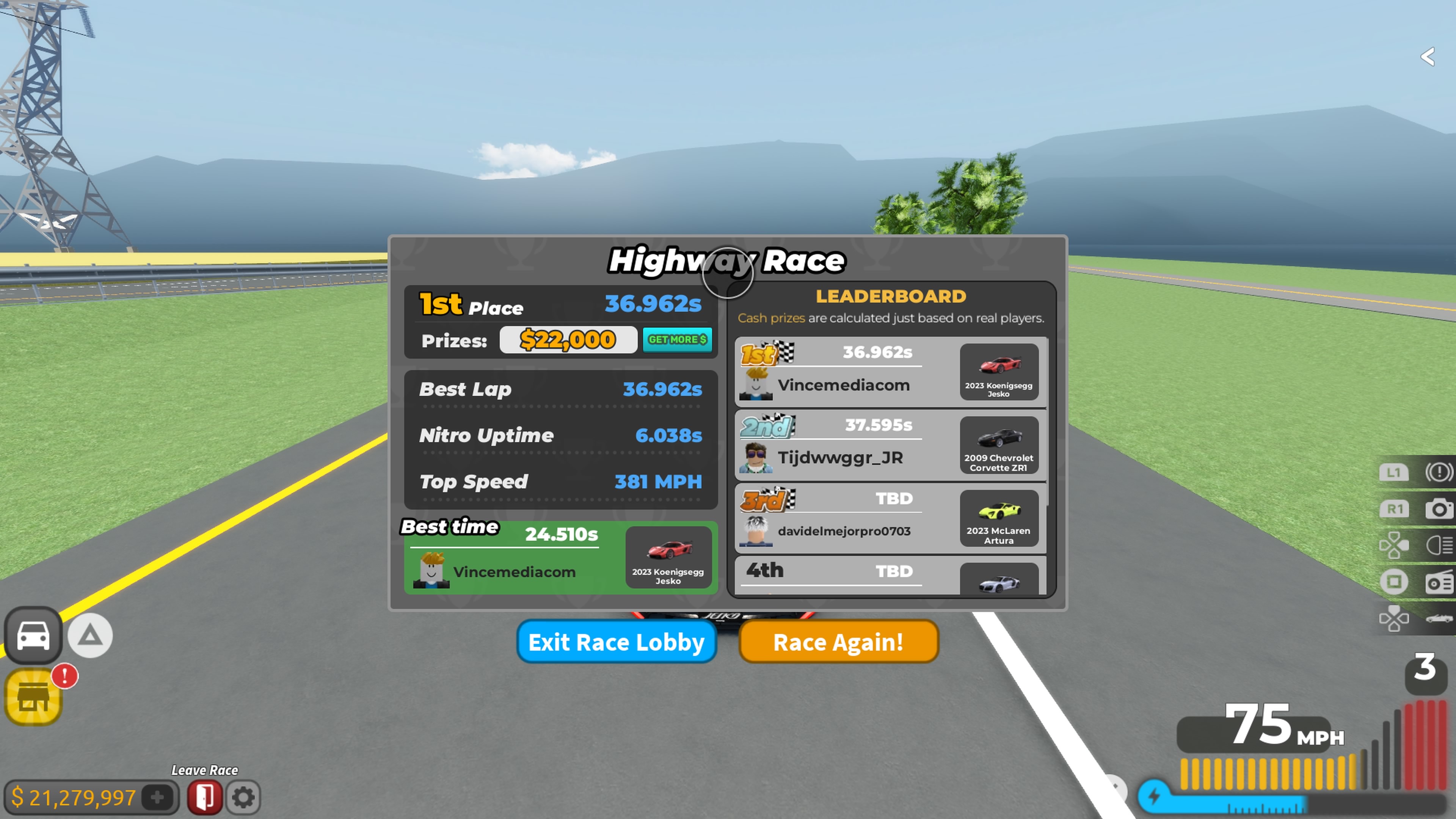
Task: Get more cash via GET MORE $ button
Action: pos(677,340)
